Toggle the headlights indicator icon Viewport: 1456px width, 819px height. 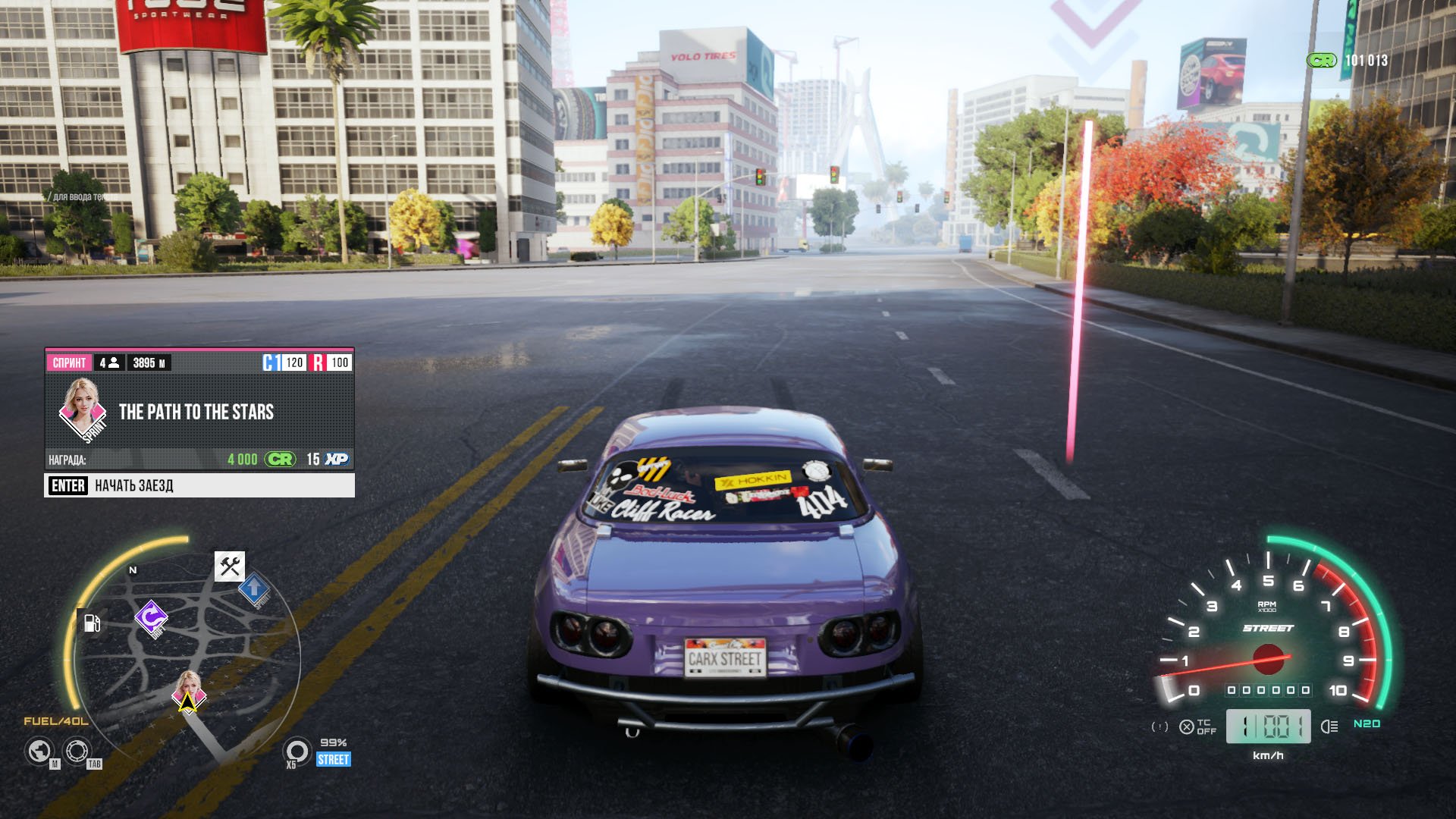pyautogui.click(x=1329, y=726)
